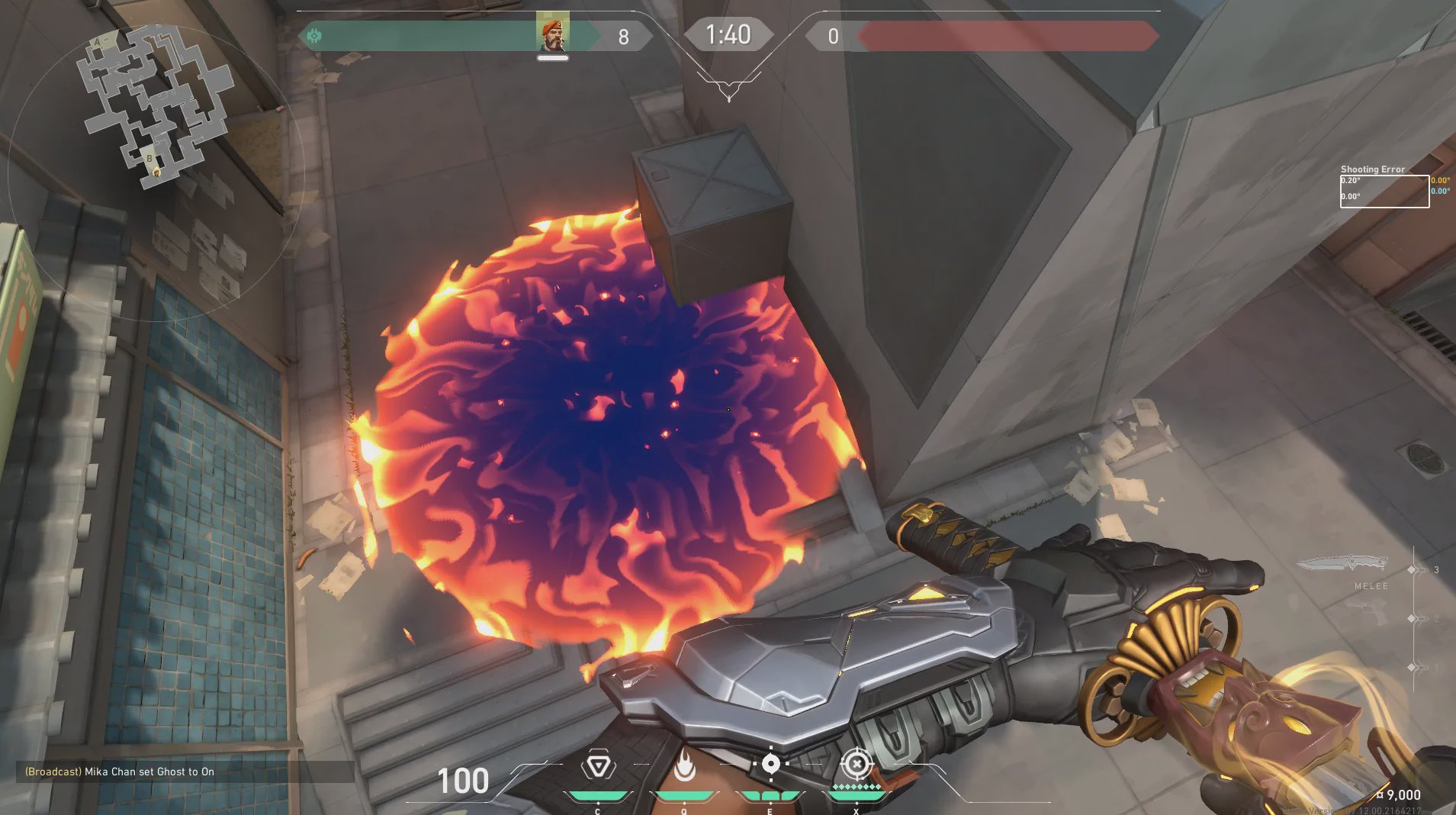Screen dimensions: 1456x815
Task: Click the minimap in the corner
Action: point(156,105)
